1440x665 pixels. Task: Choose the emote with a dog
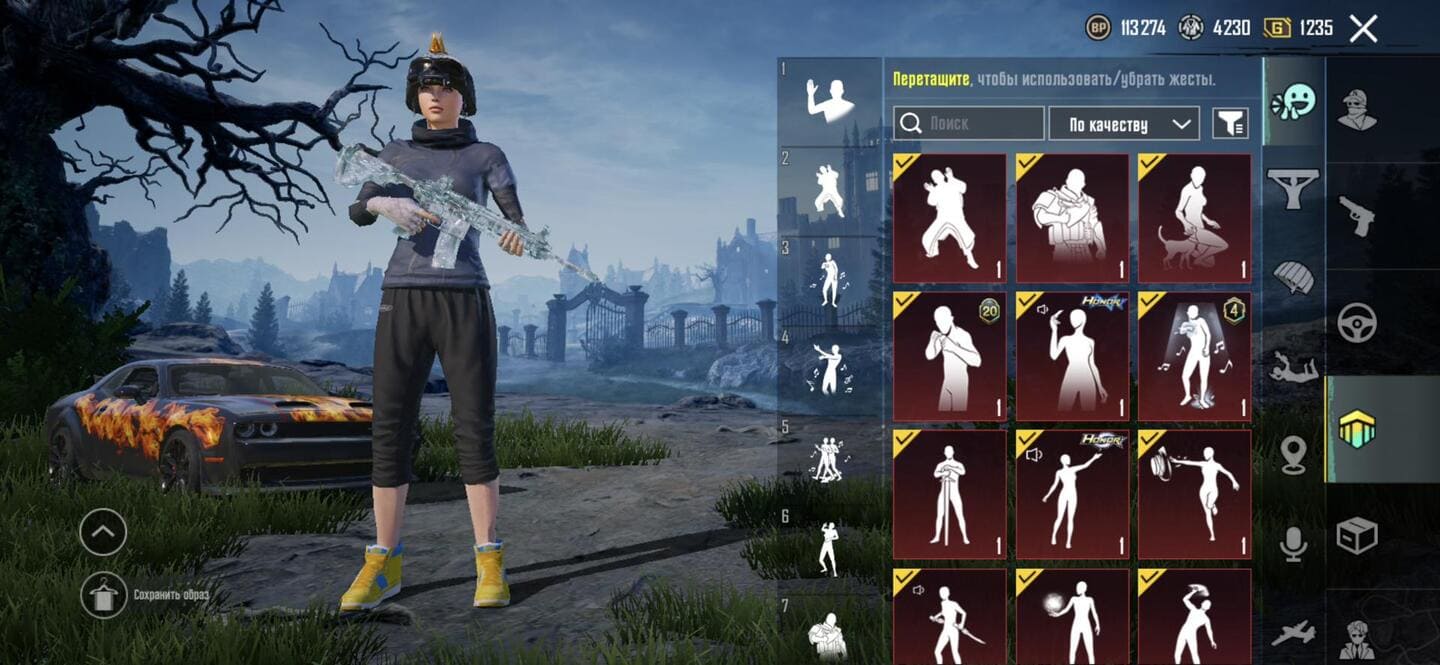pos(1194,218)
